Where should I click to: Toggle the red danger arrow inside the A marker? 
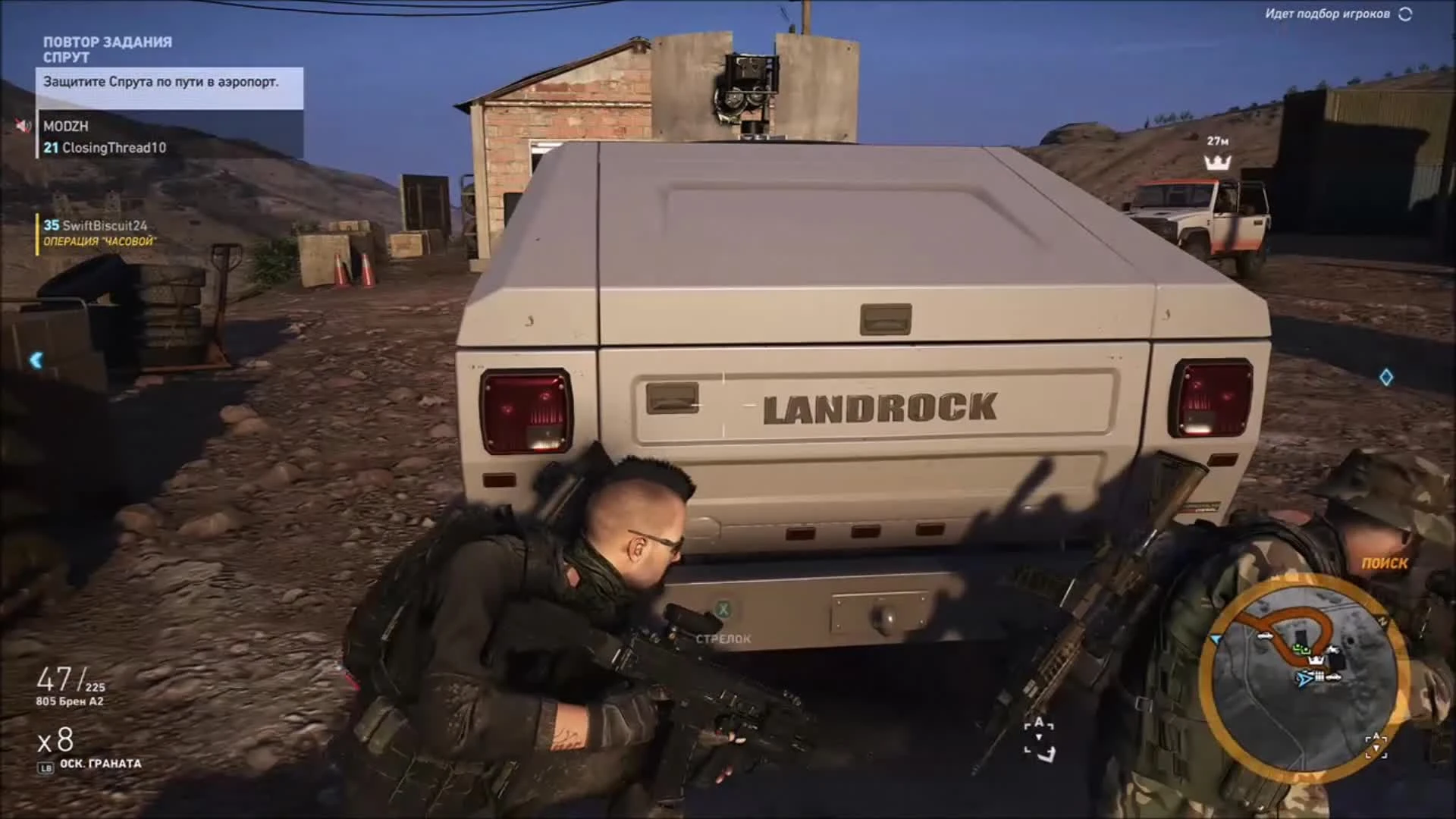[1376, 746]
